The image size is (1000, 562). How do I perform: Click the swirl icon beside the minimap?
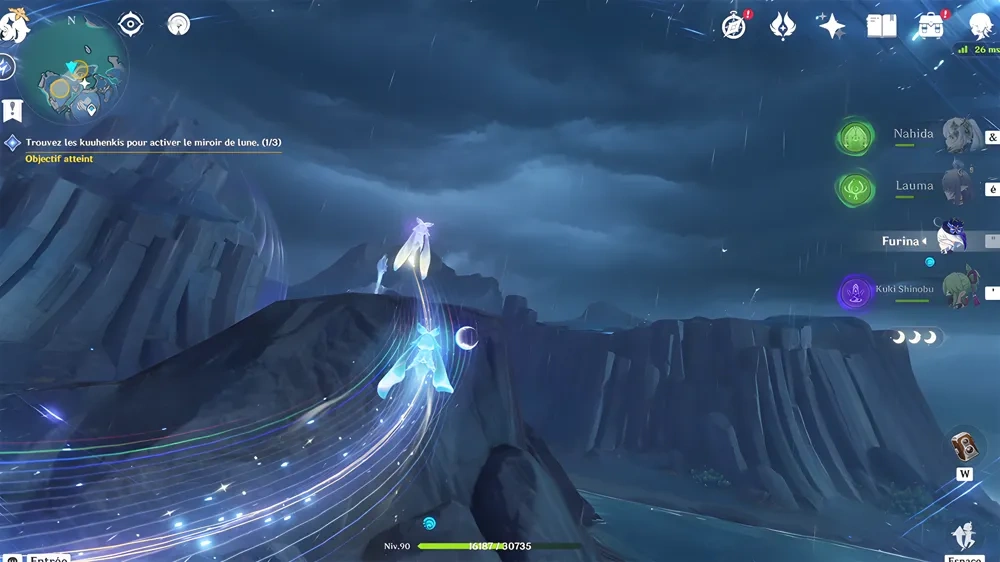6,68
